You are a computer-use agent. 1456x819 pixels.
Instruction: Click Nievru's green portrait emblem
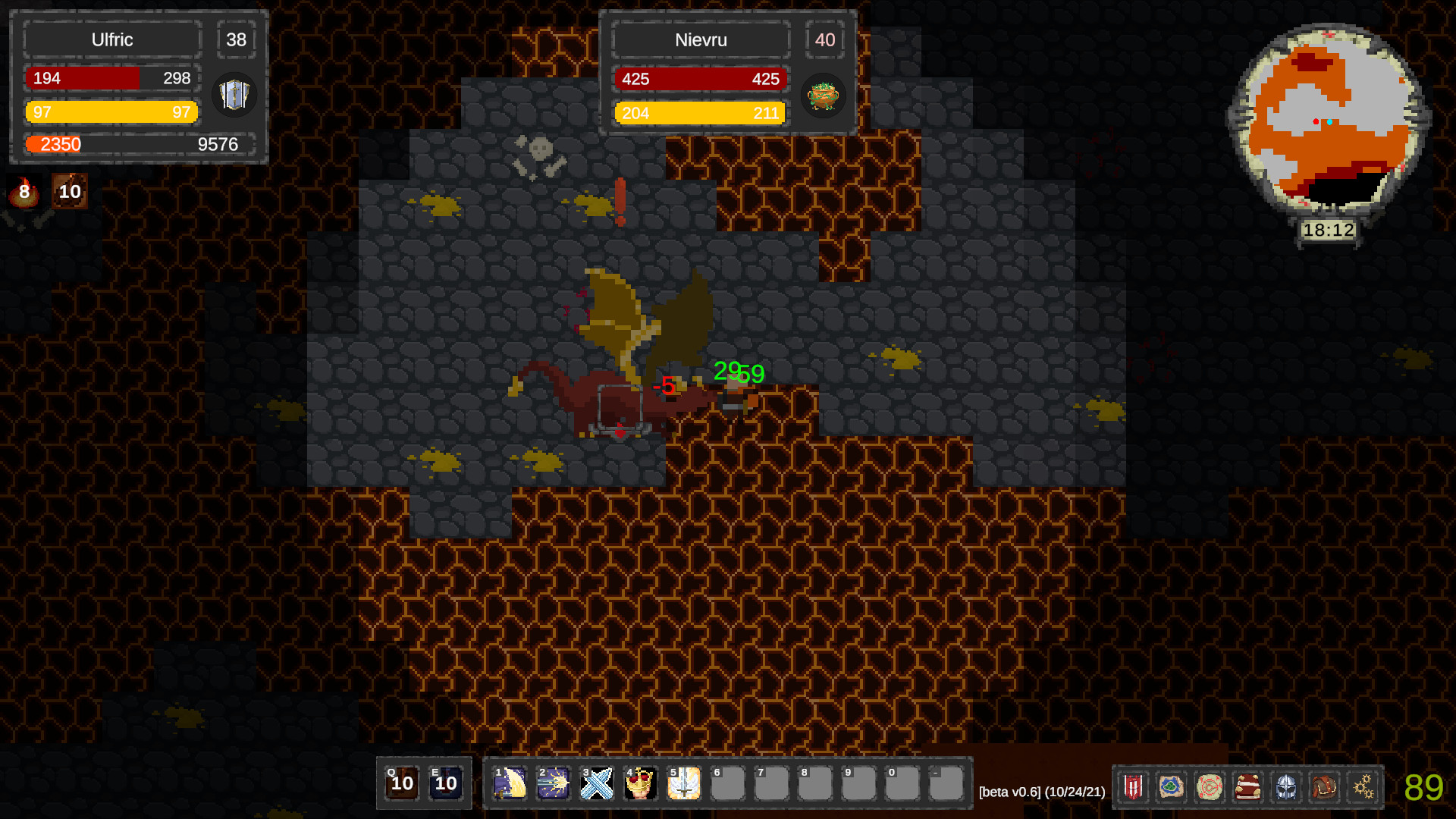point(823,96)
